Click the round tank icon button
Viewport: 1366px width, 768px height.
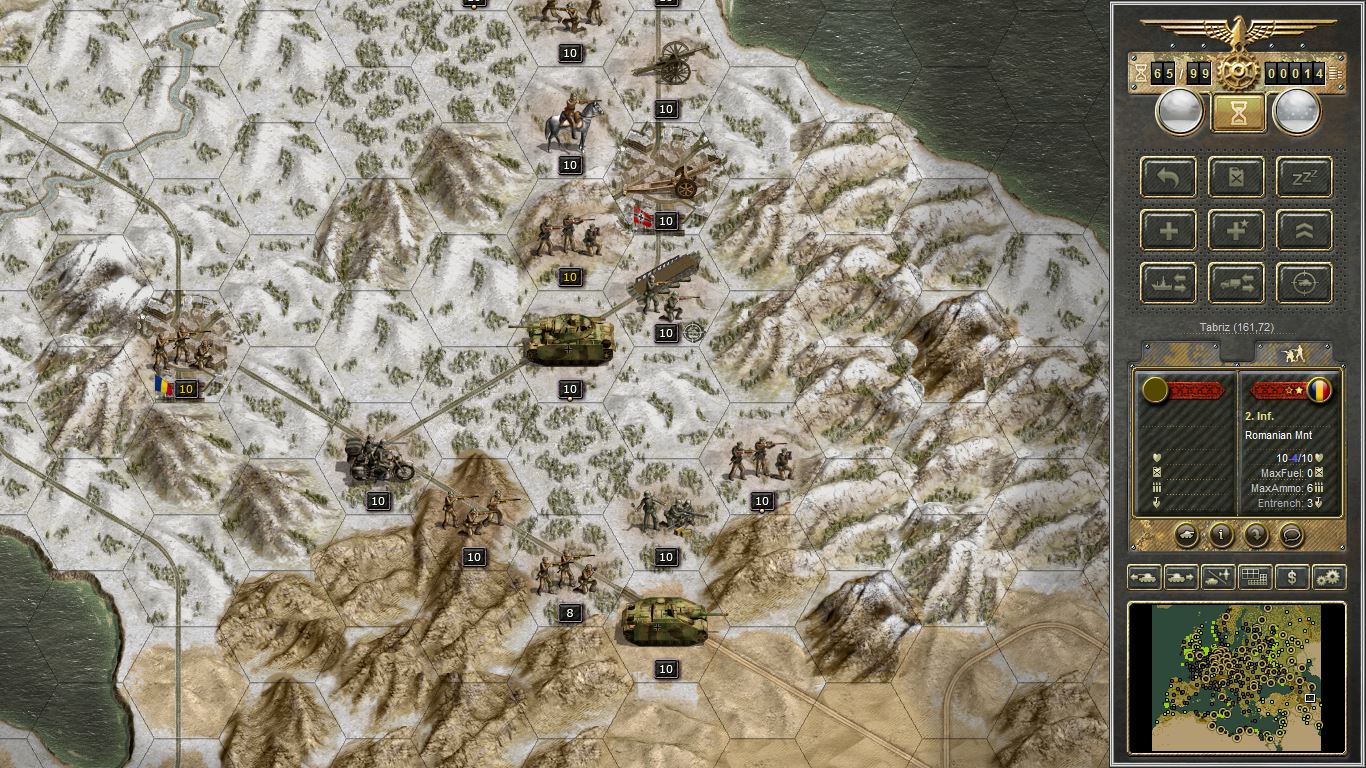pyautogui.click(x=1186, y=534)
